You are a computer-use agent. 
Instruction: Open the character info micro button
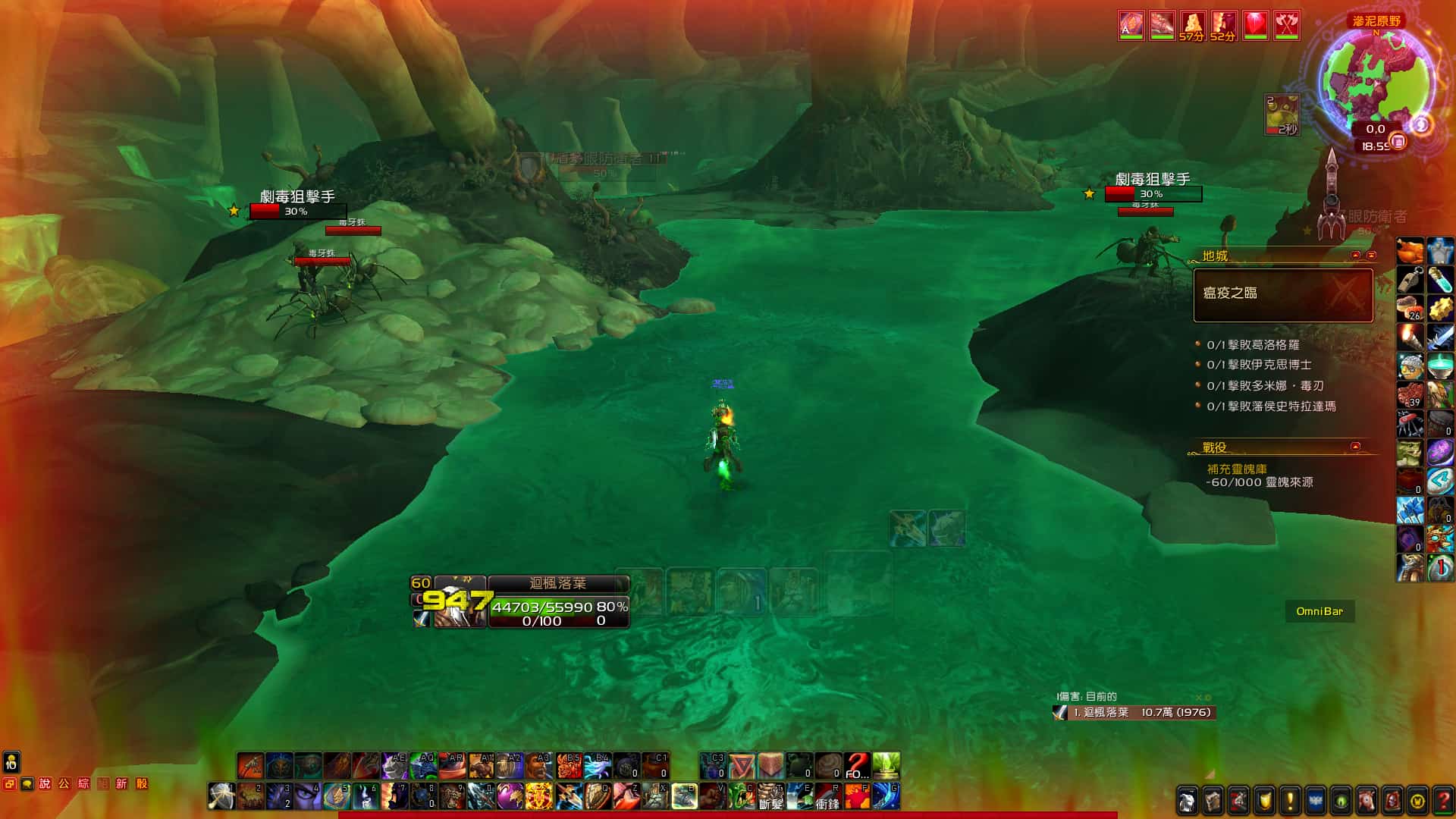[x=1188, y=800]
